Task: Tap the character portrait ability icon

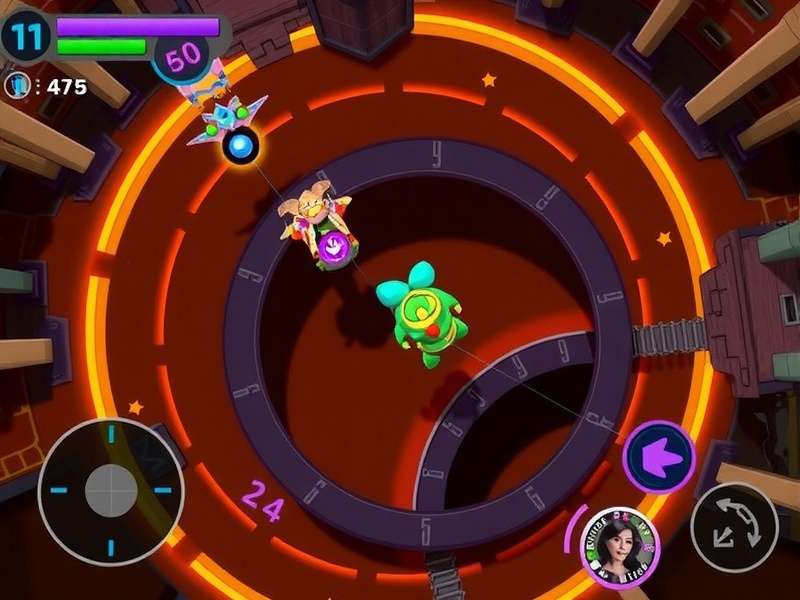Action: pyautogui.click(x=620, y=548)
